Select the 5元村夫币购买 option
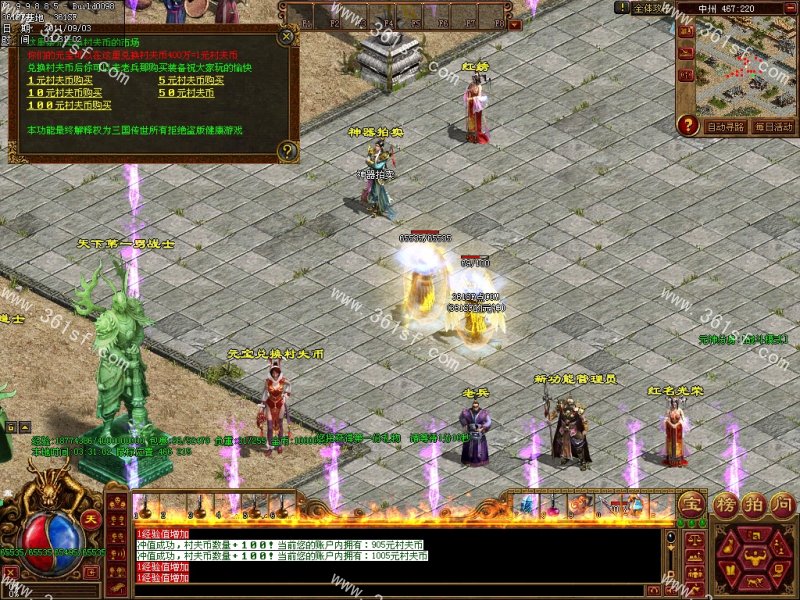The height and width of the screenshot is (600, 800). (192, 80)
